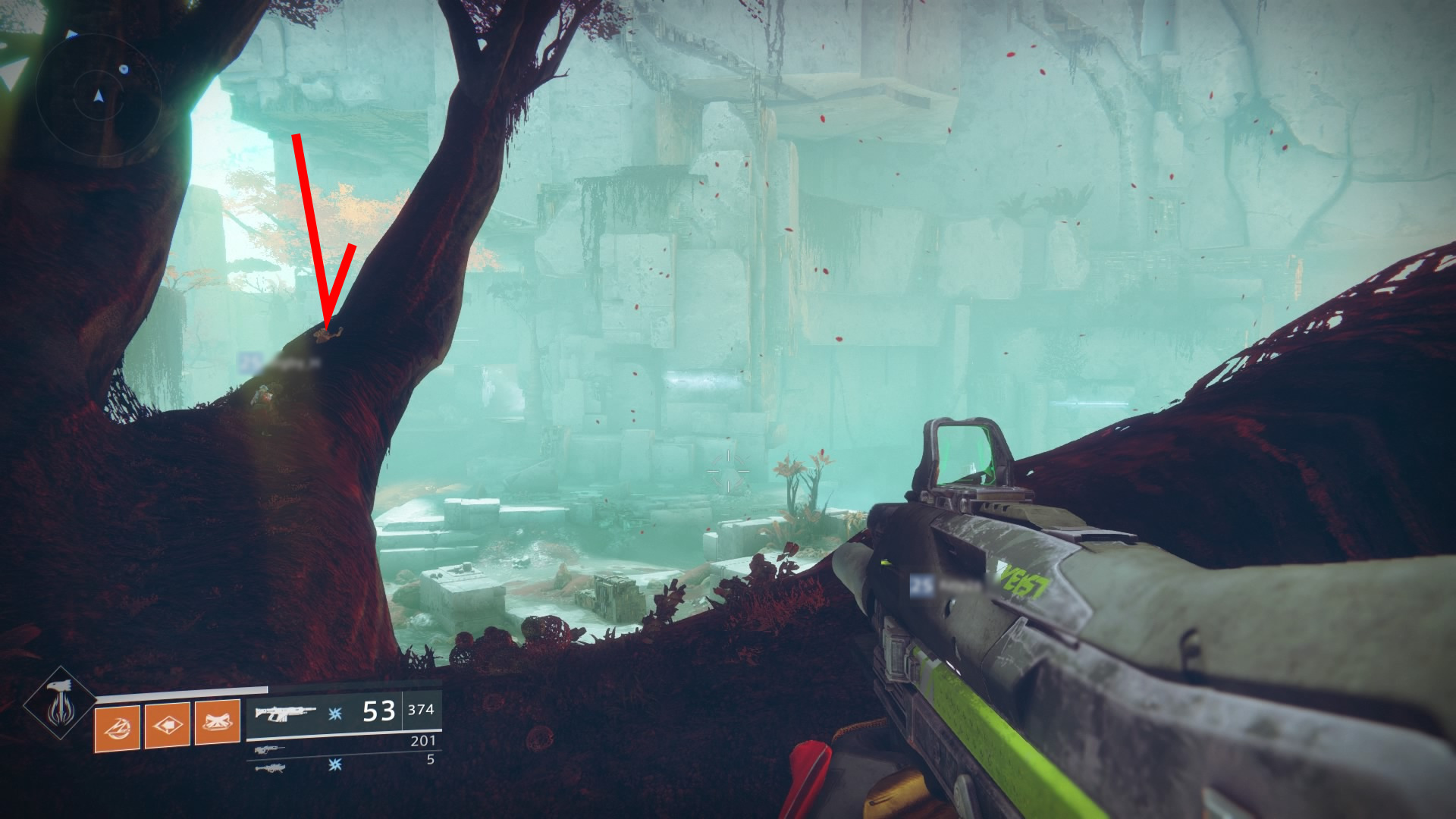The width and height of the screenshot is (1456, 819).
Task: Trigger the rift class ability icon
Action: click(217, 723)
